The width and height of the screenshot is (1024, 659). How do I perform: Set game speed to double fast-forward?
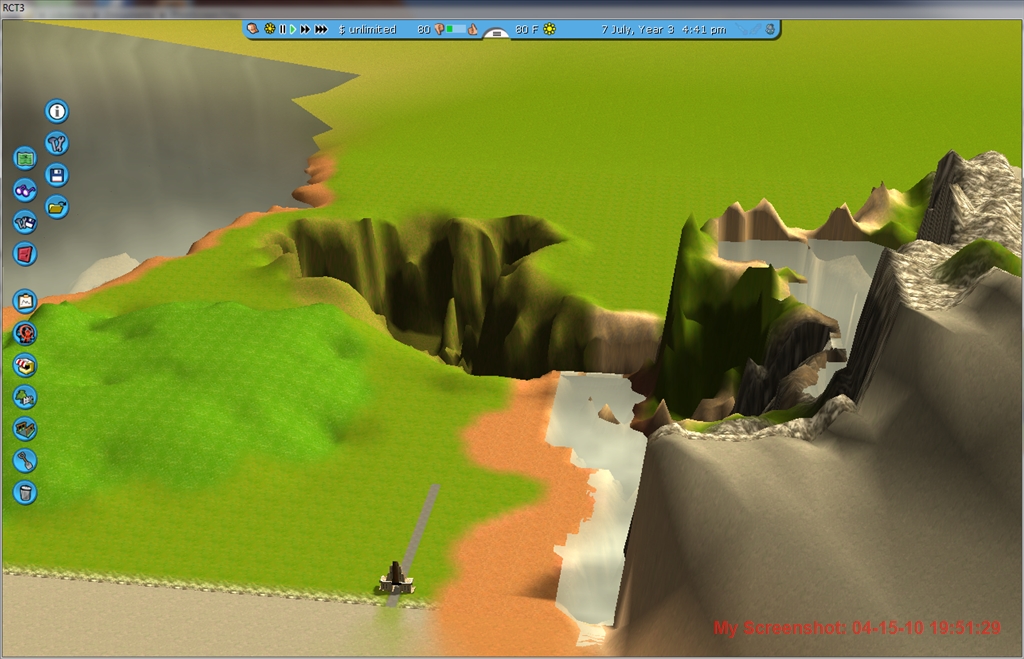[305, 30]
